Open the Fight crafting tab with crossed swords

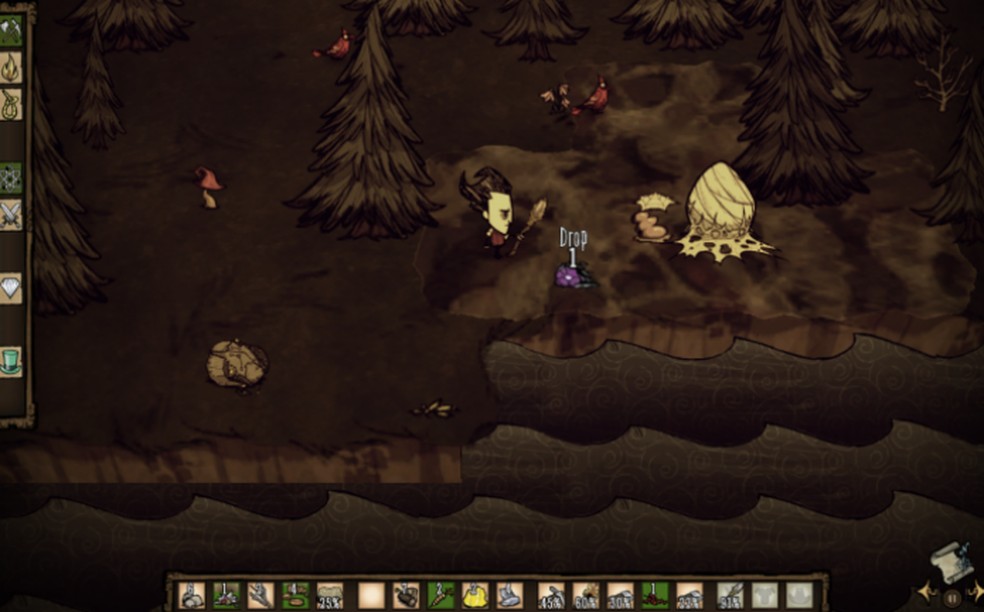coord(11,214)
